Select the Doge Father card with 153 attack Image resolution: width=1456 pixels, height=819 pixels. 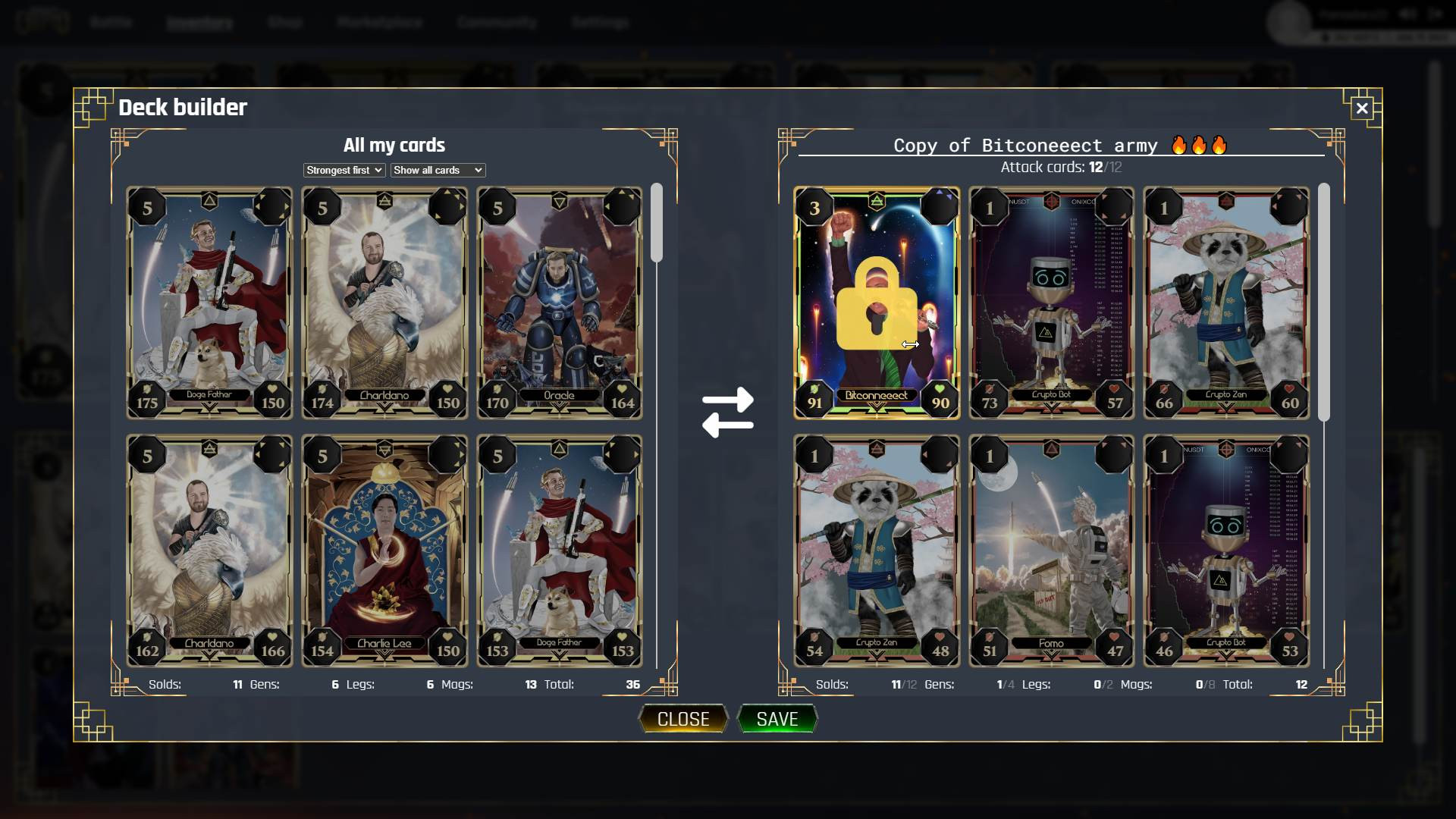[560, 551]
